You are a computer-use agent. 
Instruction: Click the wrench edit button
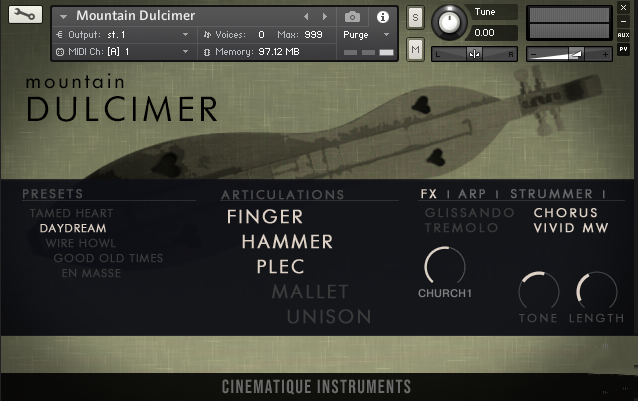pyautogui.click(x=25, y=15)
